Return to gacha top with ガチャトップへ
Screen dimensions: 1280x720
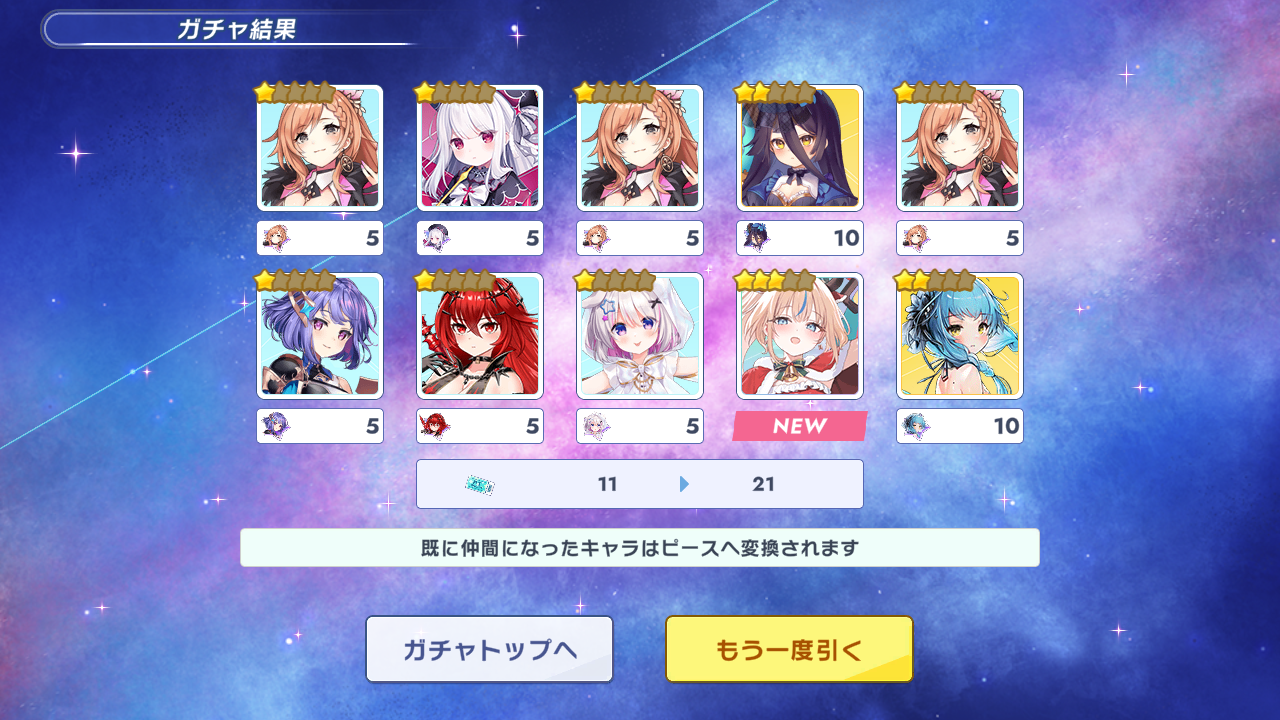point(489,650)
